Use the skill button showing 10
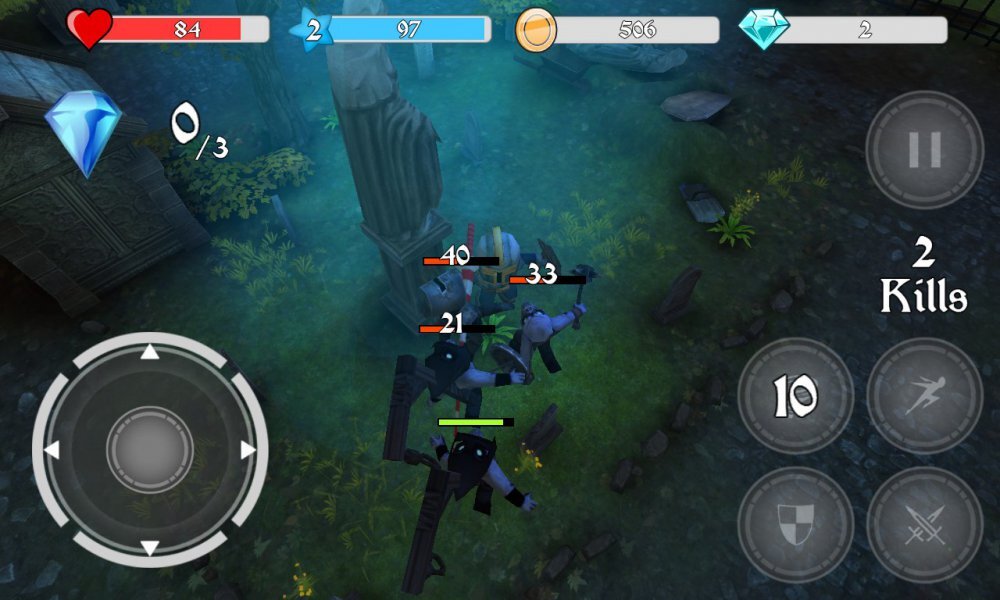The image size is (1000, 600). coord(795,396)
